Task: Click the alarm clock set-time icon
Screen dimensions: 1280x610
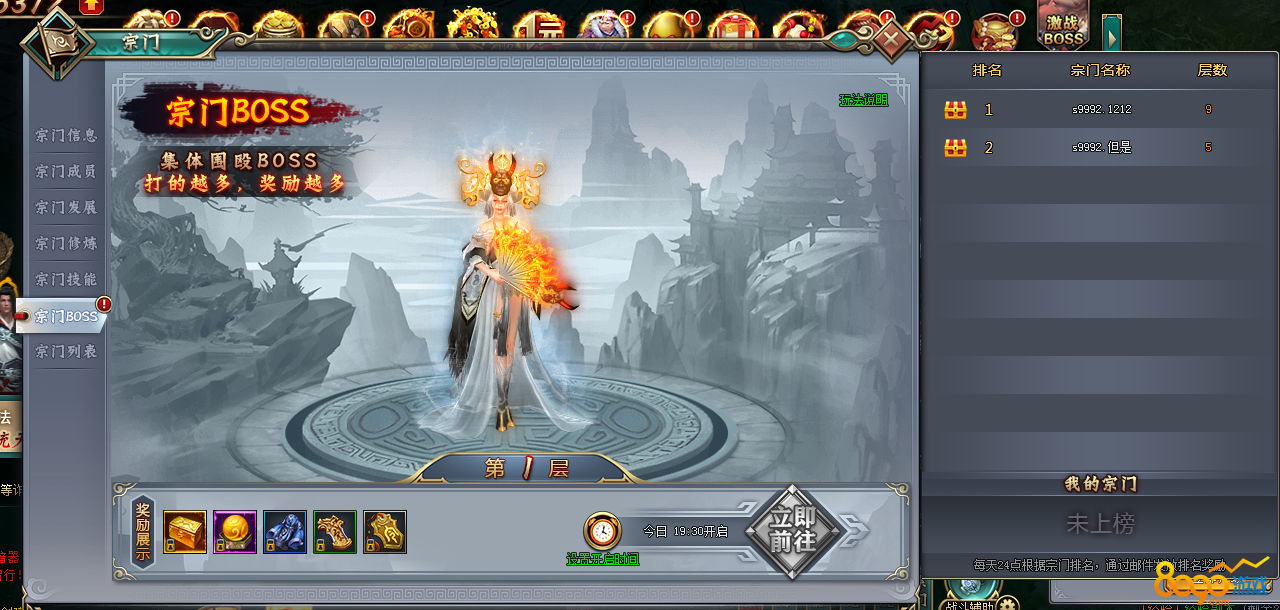Action: coord(602,531)
